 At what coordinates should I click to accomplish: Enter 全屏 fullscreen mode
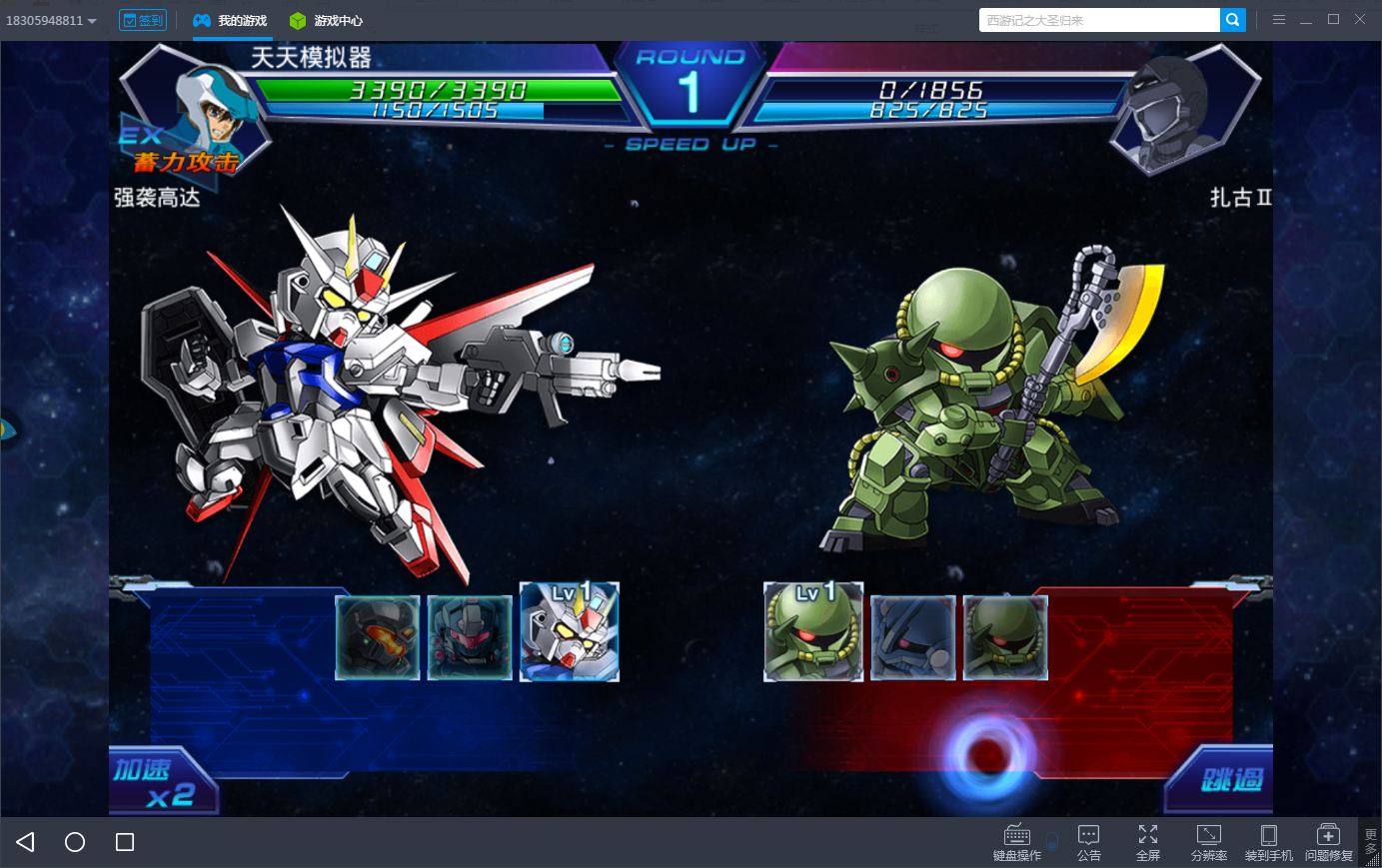pyautogui.click(x=1148, y=842)
